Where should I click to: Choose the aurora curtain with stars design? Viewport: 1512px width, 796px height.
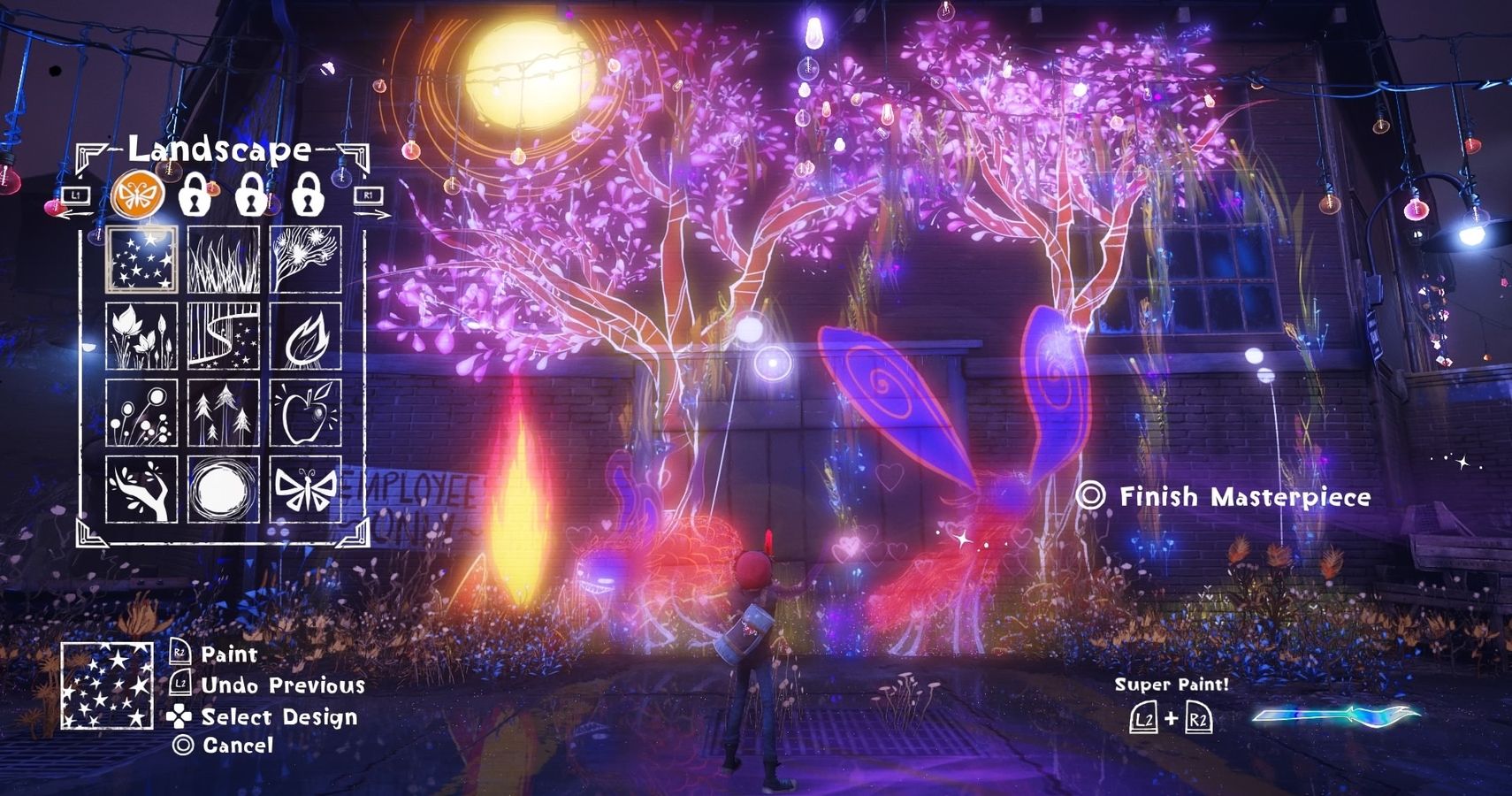(x=224, y=336)
